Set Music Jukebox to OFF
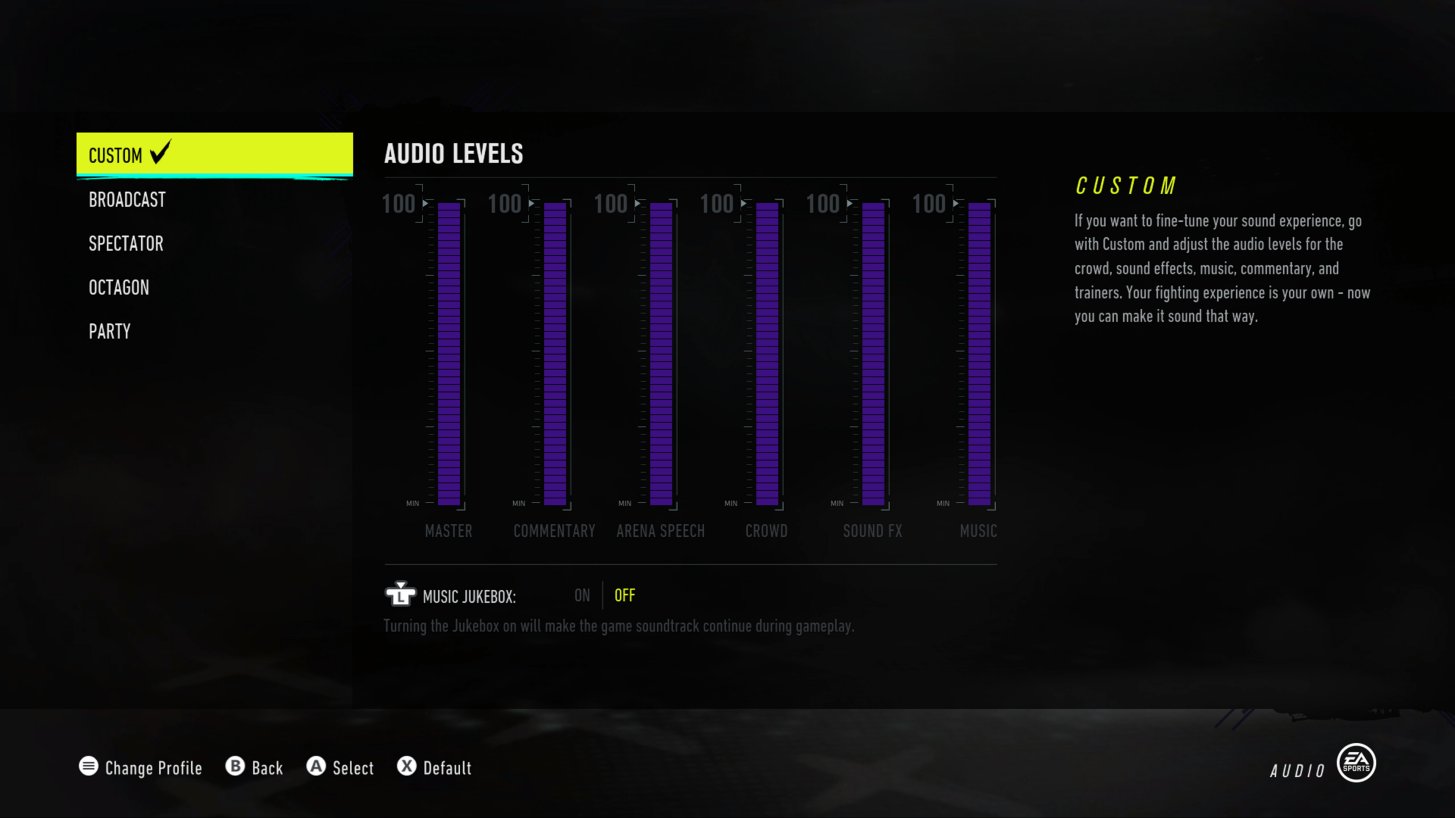1455x818 pixels. tap(624, 594)
